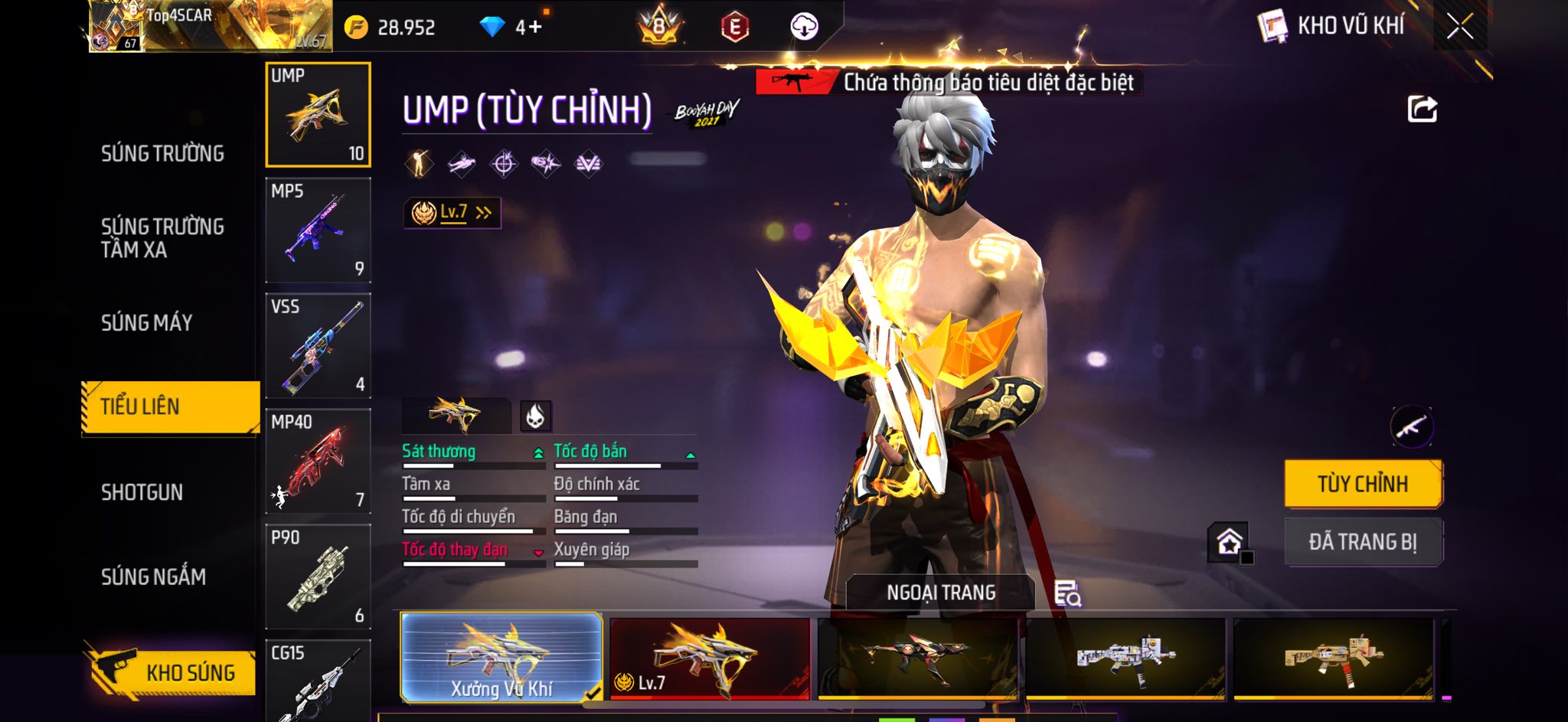1568x722 pixels.
Task: Close the weapon armory screen
Action: point(1459,27)
